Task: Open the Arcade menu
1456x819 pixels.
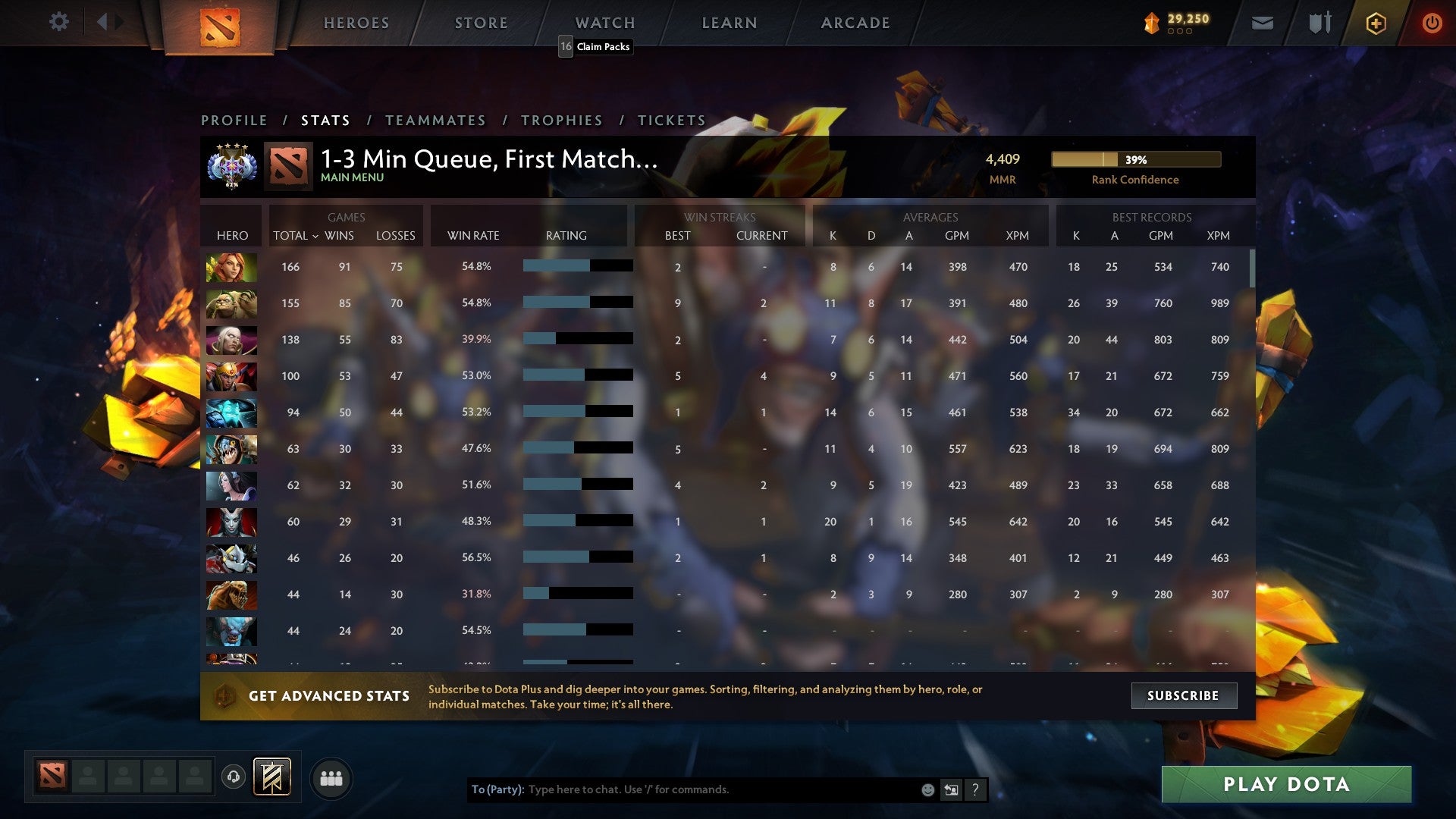Action: pyautogui.click(x=854, y=23)
